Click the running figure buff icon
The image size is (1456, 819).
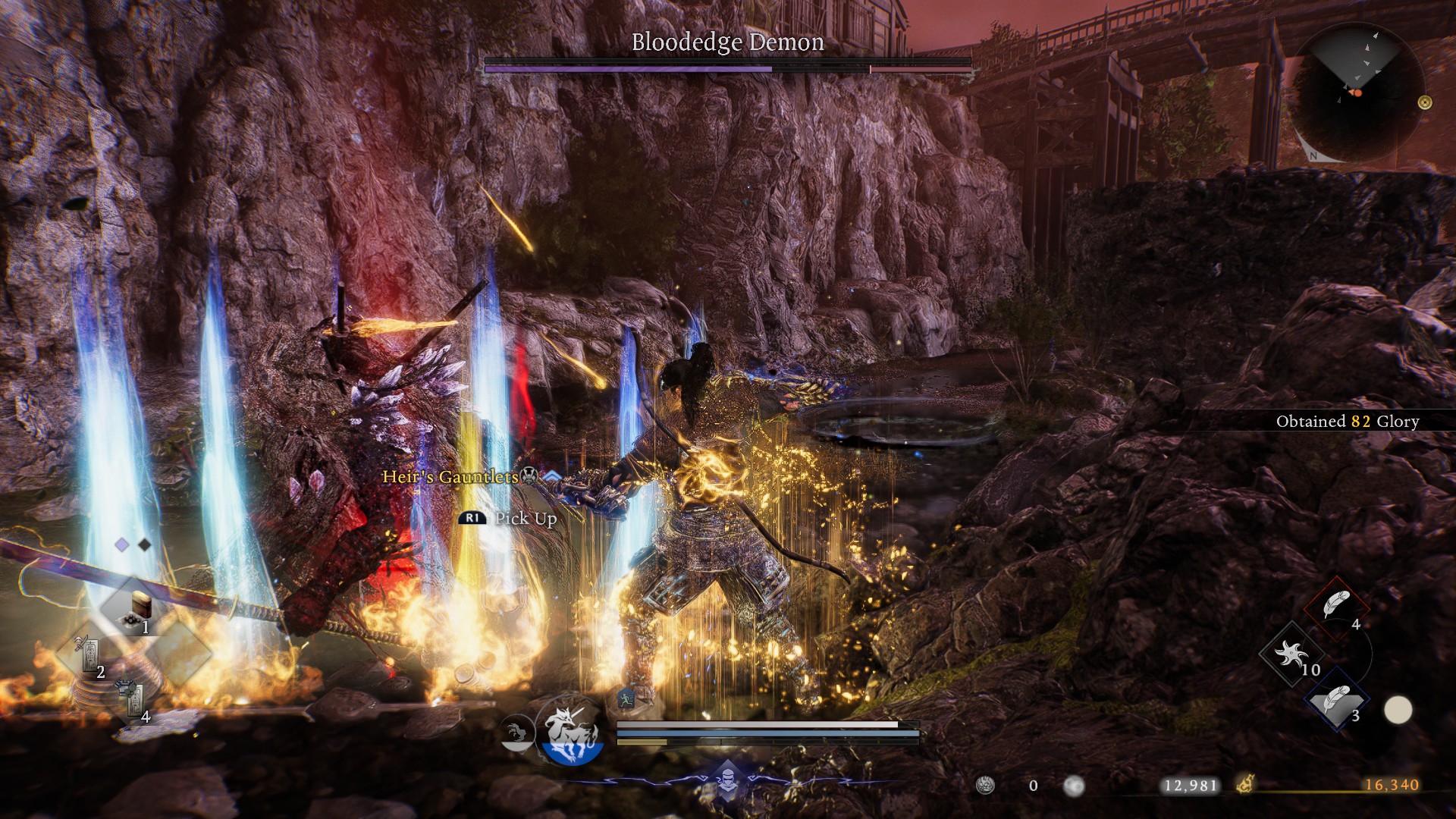coord(626,700)
